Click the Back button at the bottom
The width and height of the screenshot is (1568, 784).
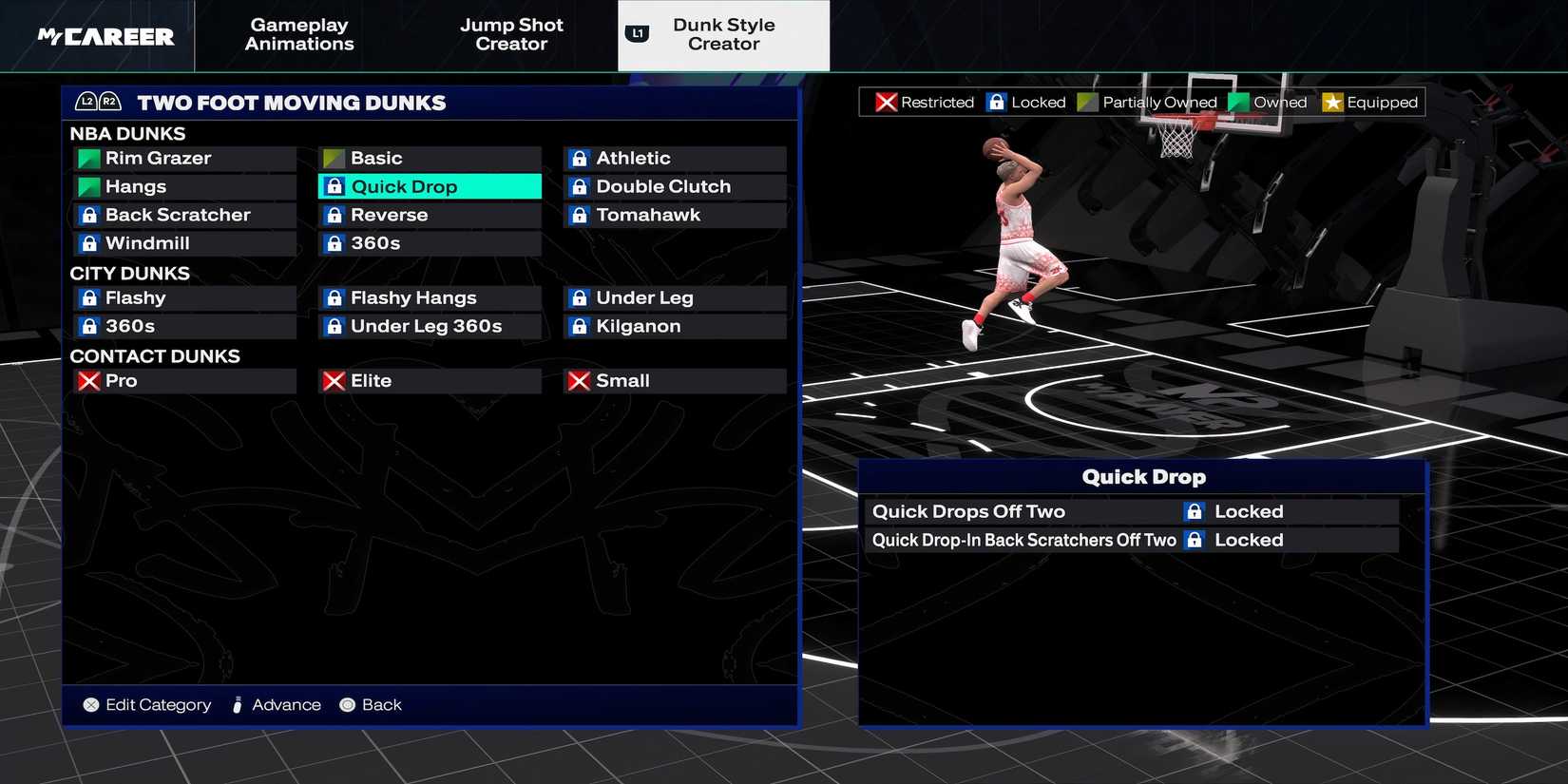[x=372, y=704]
